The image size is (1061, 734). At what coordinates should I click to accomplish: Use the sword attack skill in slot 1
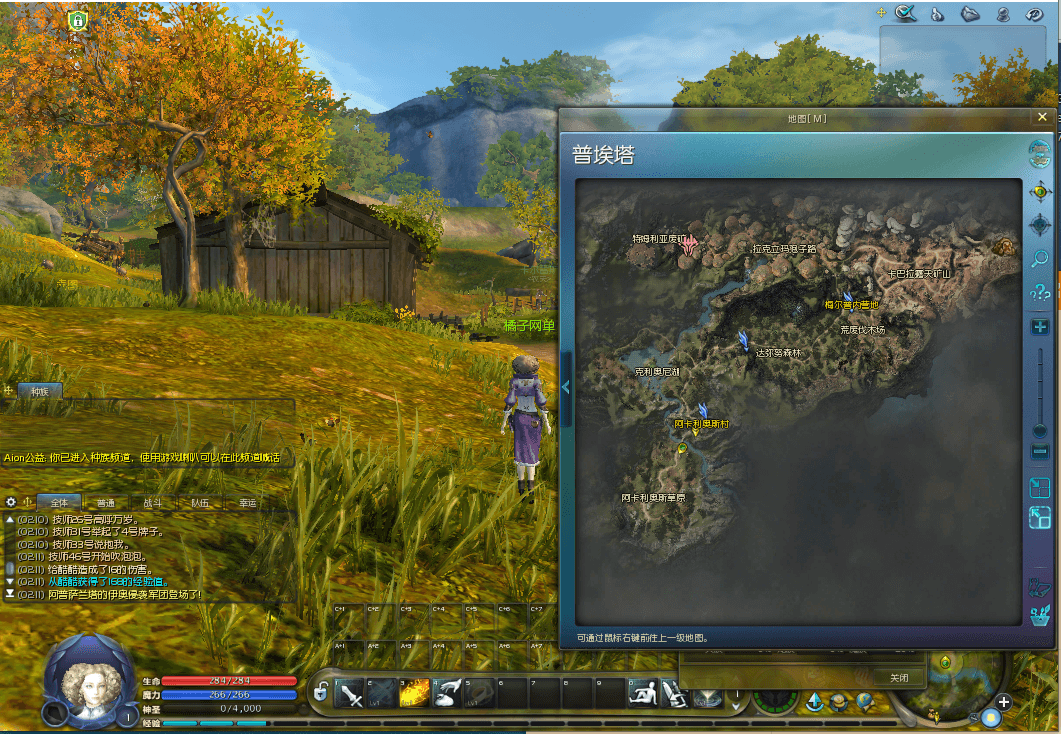point(351,692)
